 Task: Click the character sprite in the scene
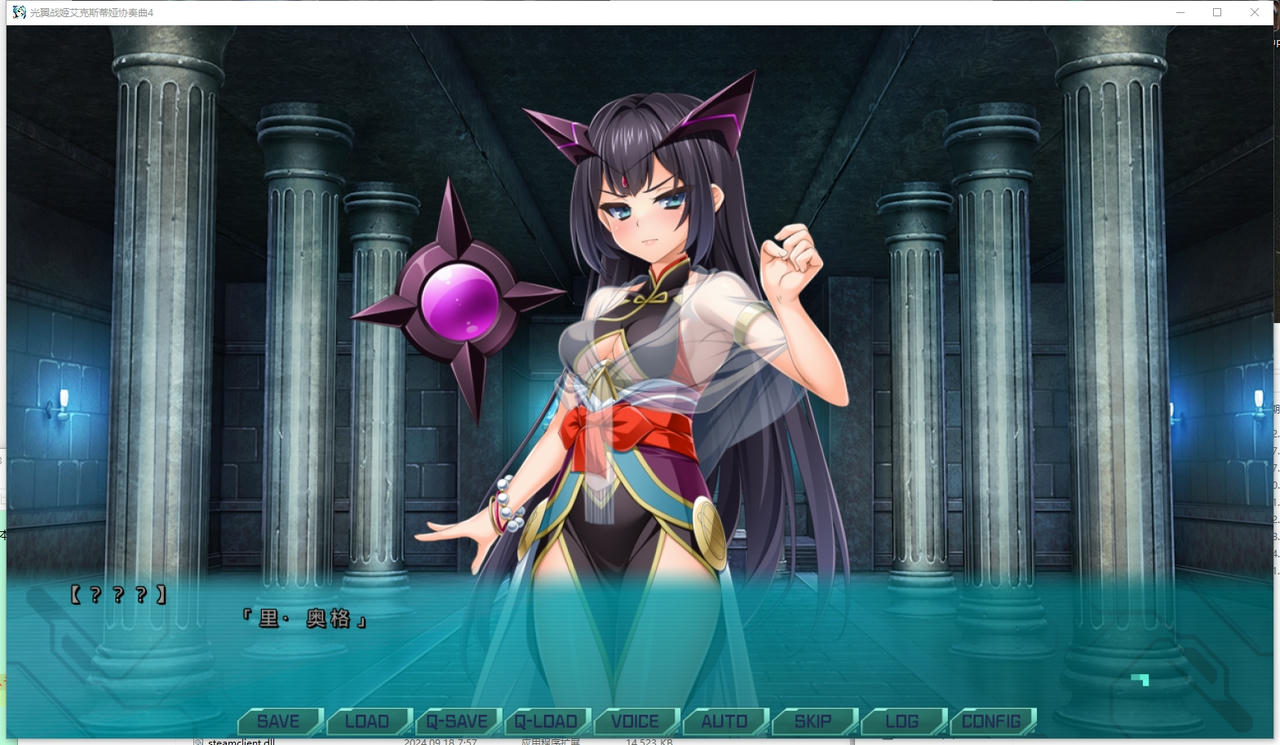[x=640, y=350]
